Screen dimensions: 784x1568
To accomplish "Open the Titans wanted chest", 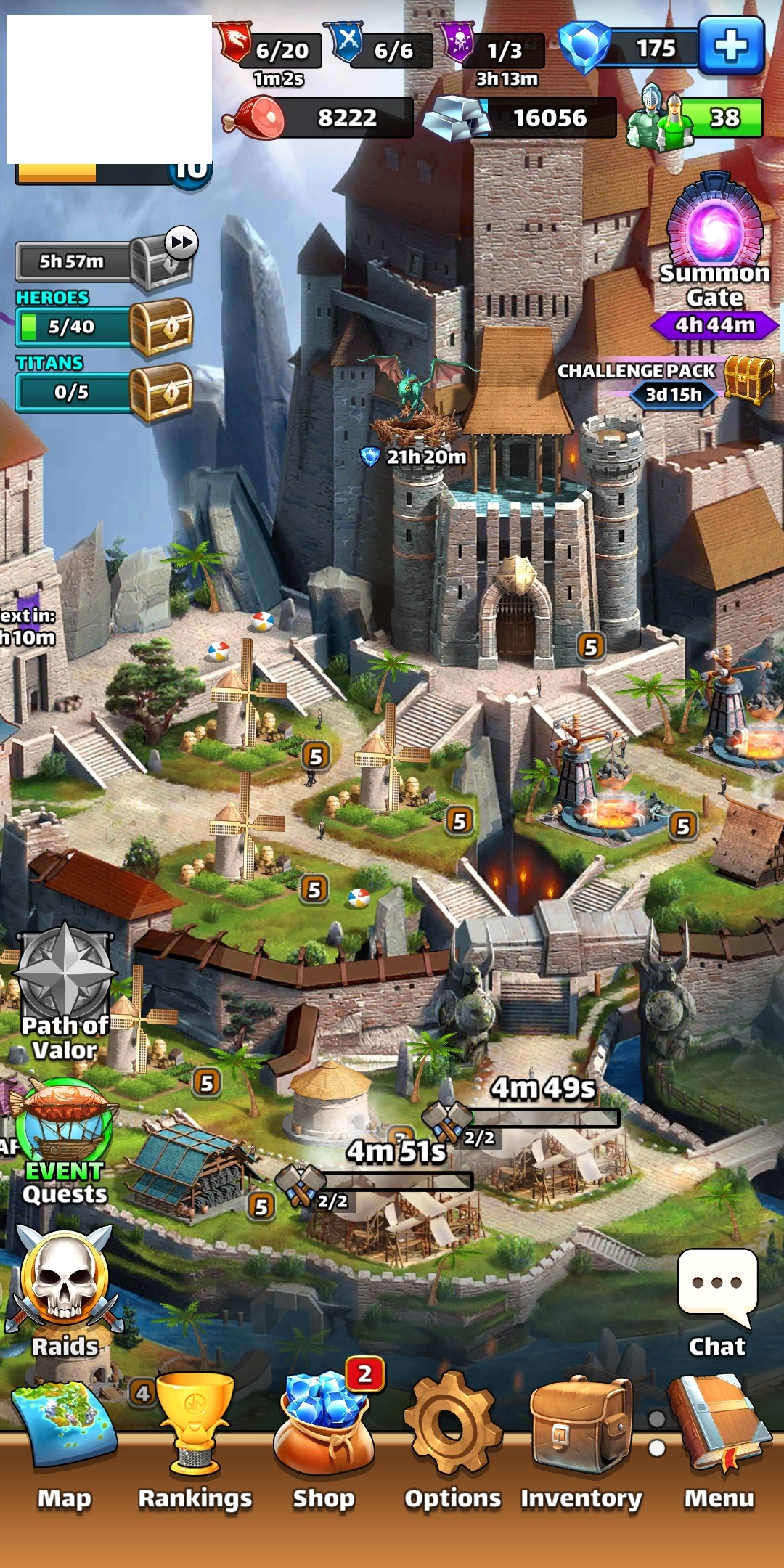I will click(x=161, y=392).
